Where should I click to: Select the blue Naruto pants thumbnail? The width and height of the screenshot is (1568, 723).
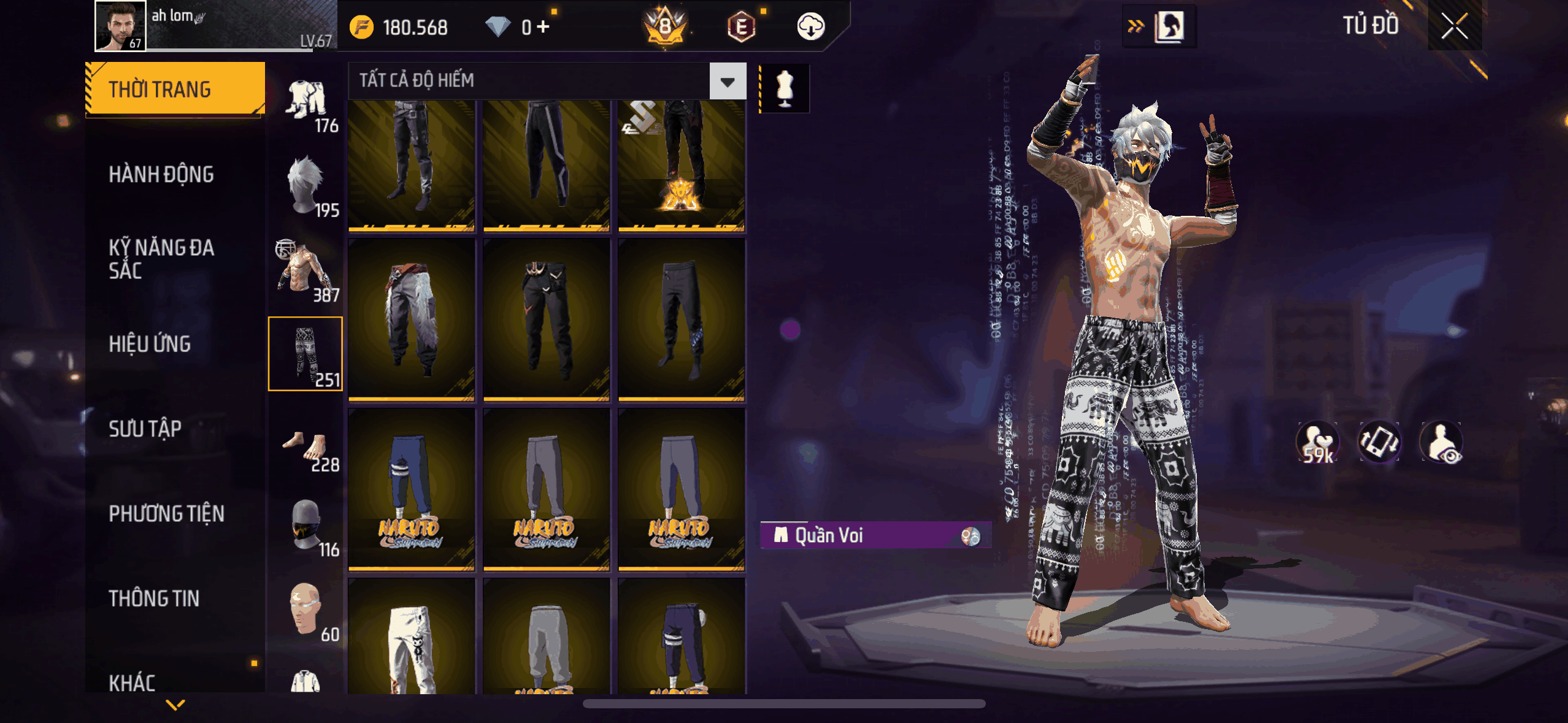[x=411, y=489]
